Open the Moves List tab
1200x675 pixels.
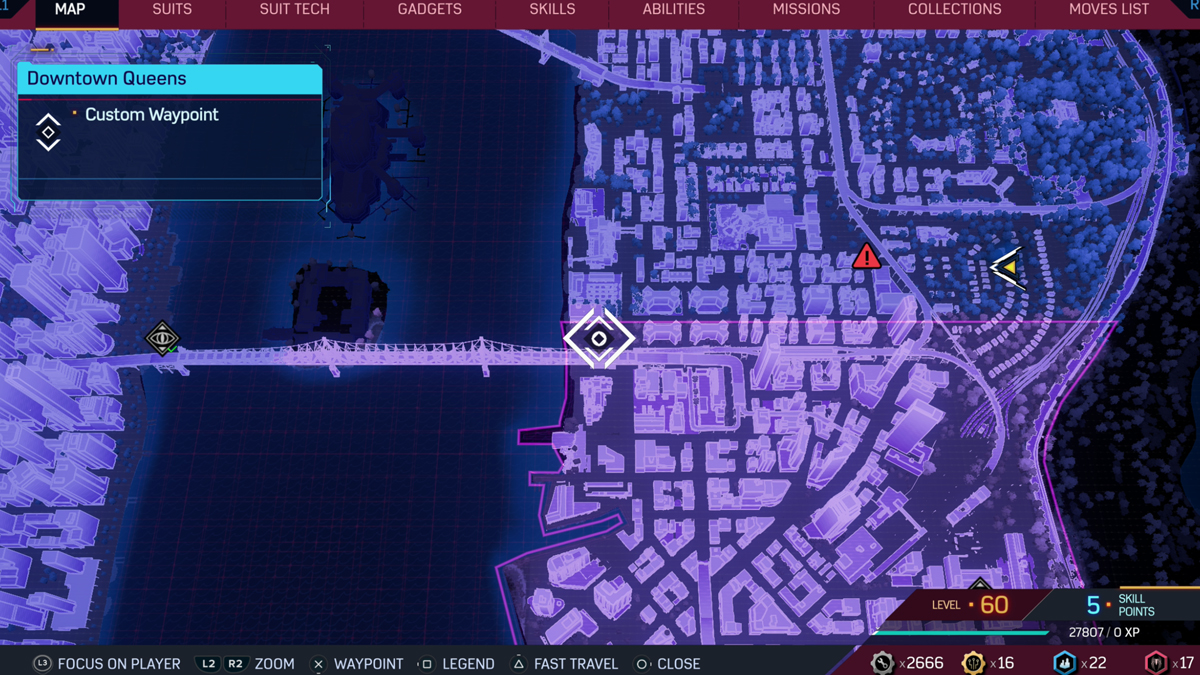coord(1108,10)
